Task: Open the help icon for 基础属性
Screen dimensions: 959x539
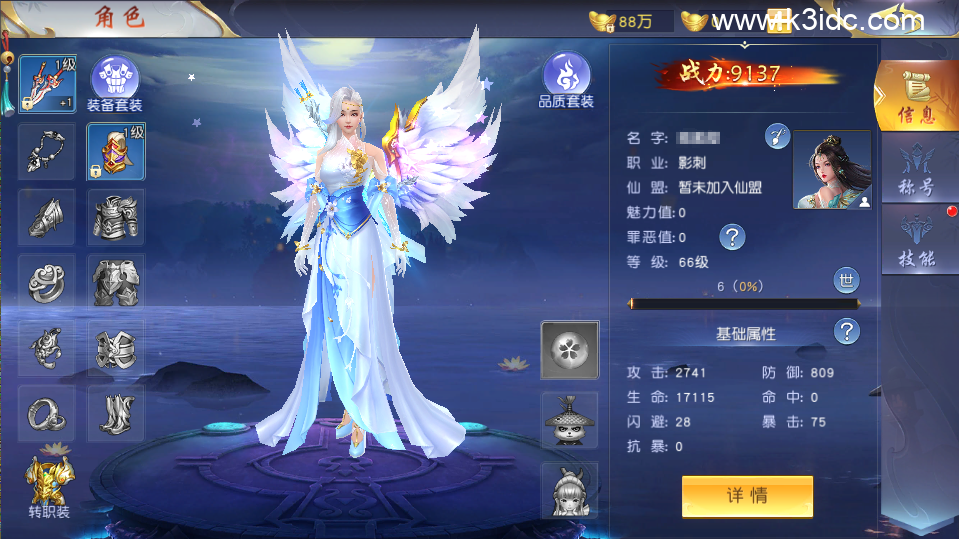Action: pyautogui.click(x=846, y=332)
